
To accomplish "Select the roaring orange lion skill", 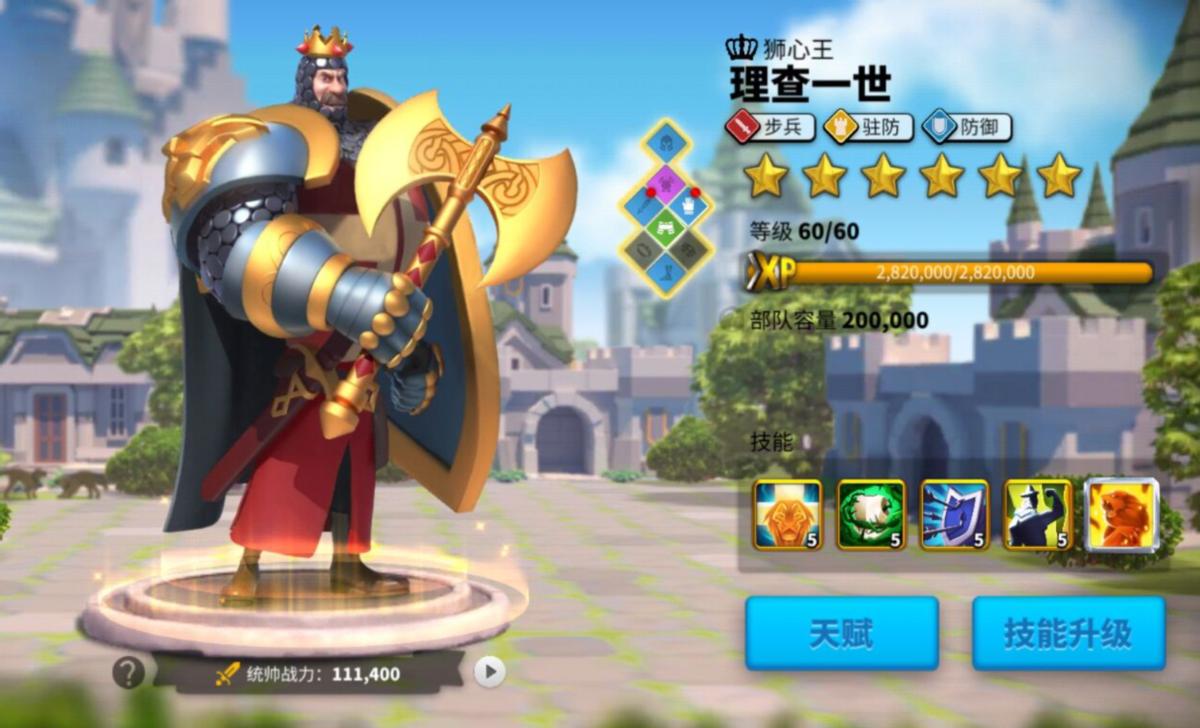I will coord(1122,515).
